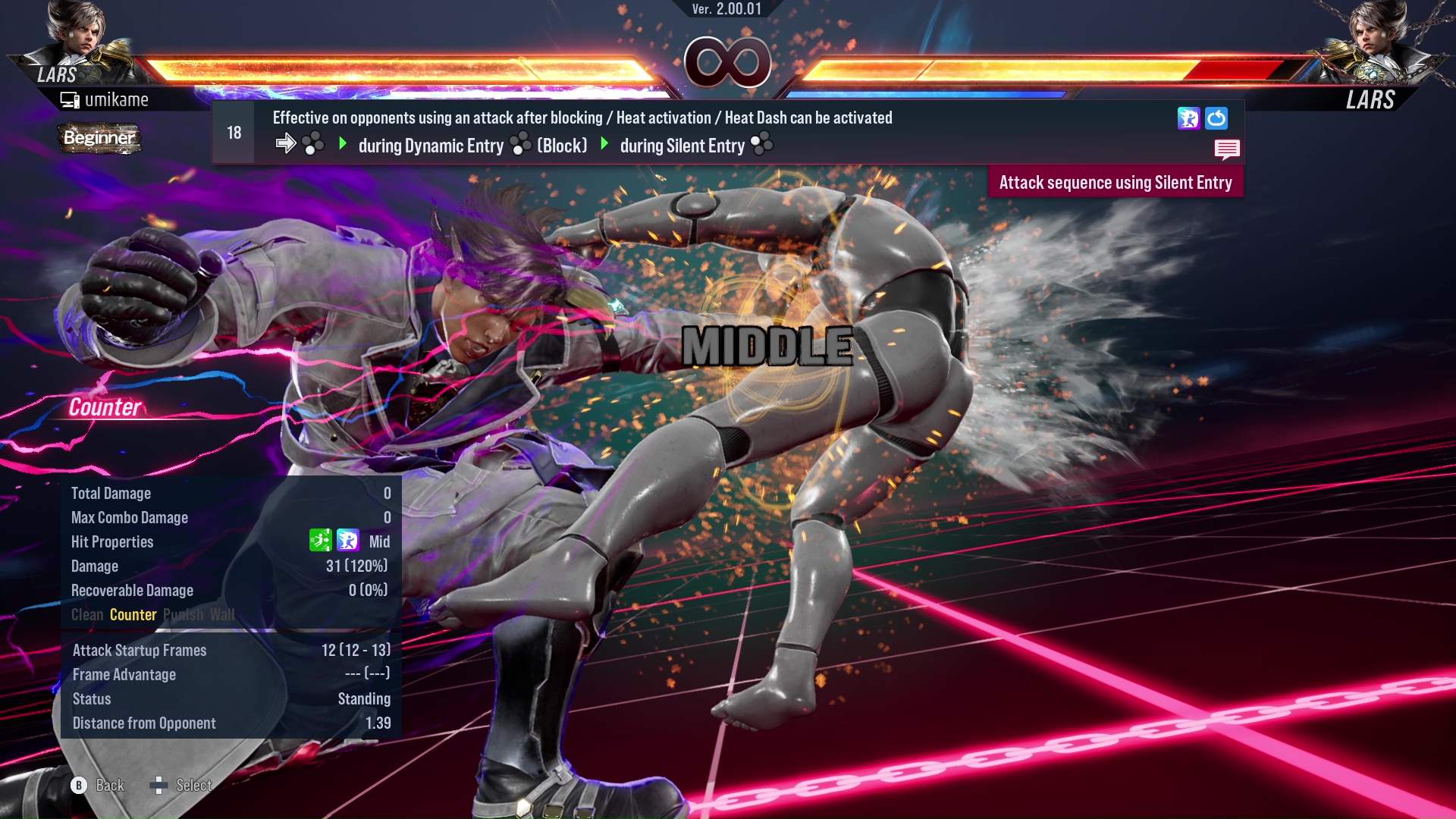
Task: Click the Attack sequence using Silent Entry banner
Action: point(1116,182)
